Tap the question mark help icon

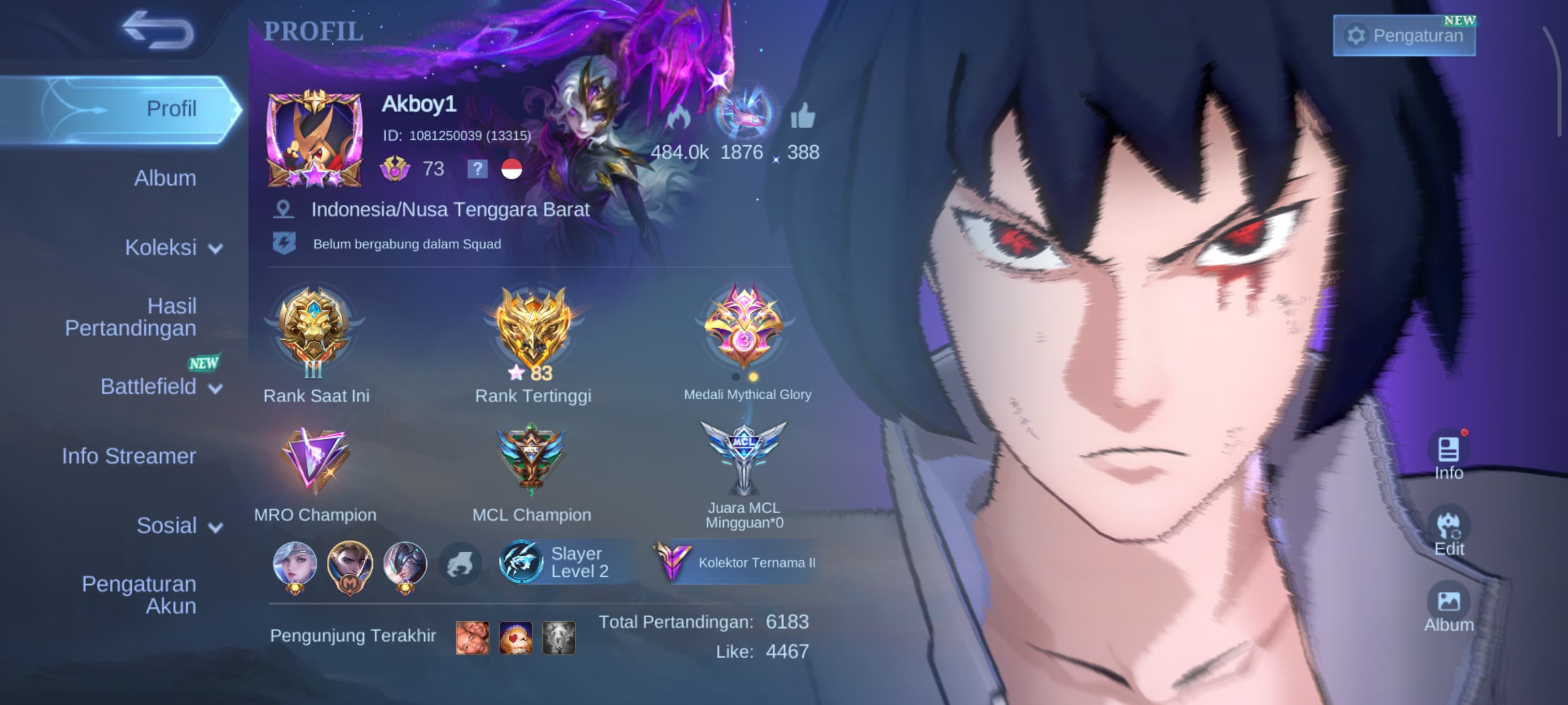point(478,169)
